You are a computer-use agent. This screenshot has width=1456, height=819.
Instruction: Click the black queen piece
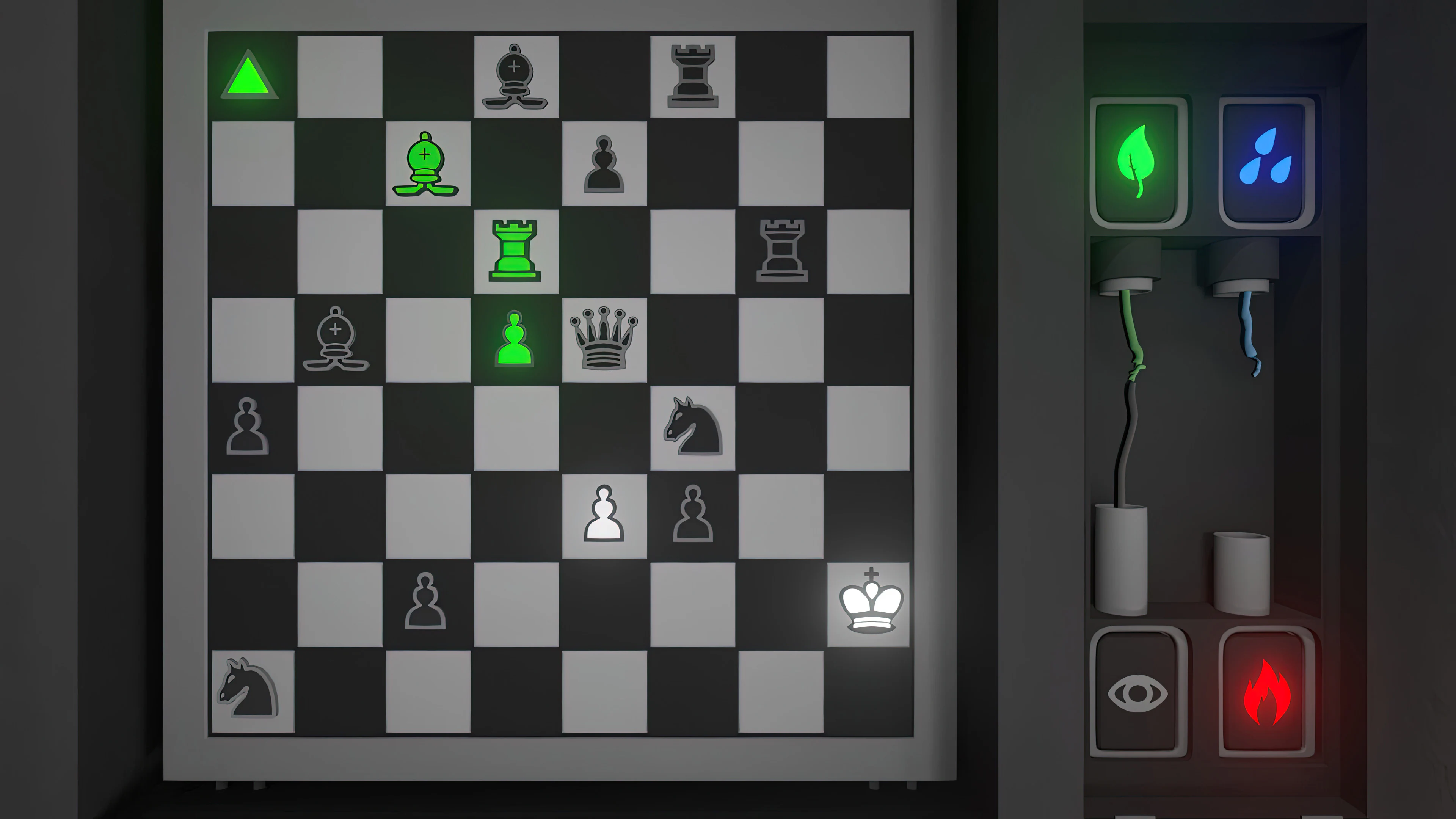(604, 339)
